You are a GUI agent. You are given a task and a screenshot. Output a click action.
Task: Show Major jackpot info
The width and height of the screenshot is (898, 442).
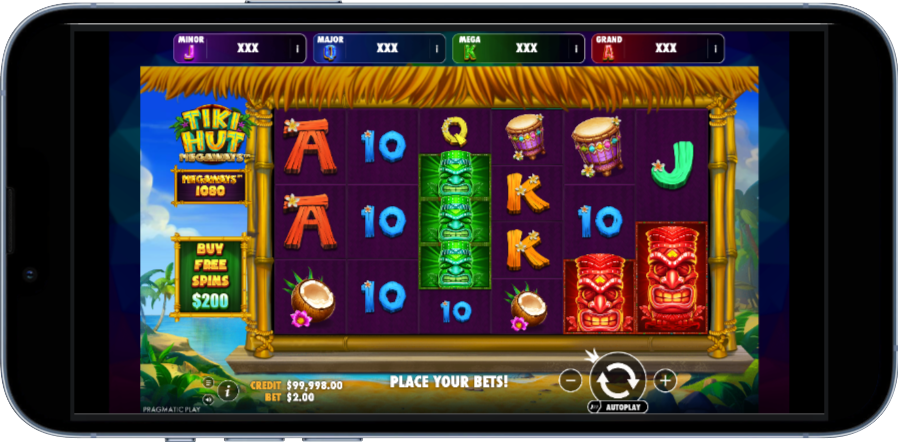coord(436,48)
